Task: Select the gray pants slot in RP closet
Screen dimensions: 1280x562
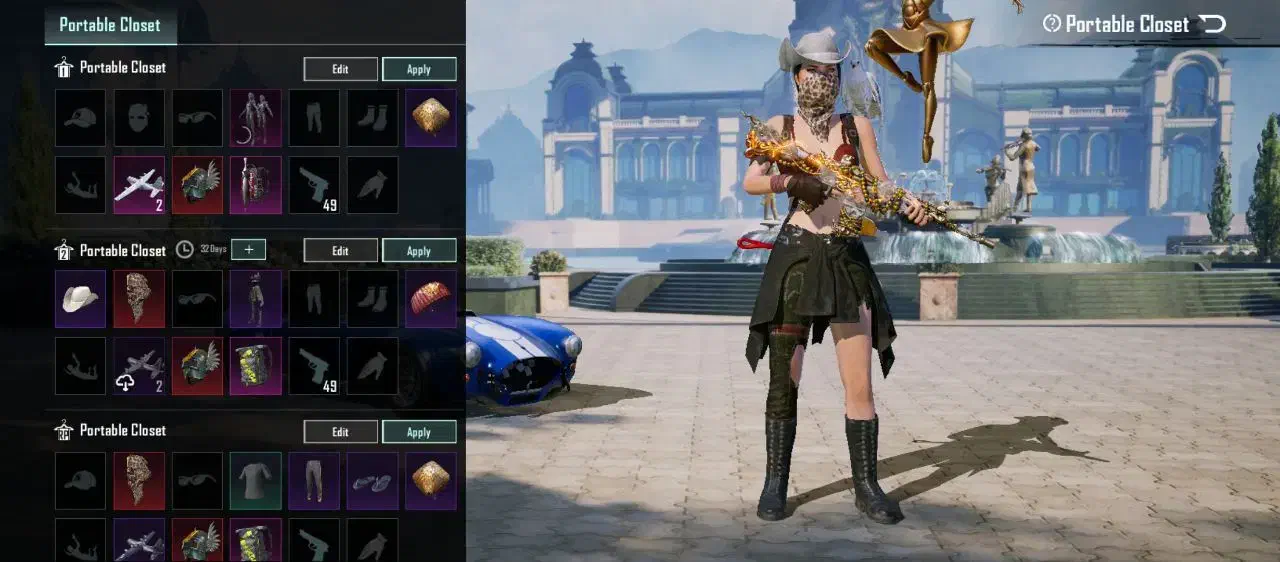Action: click(314, 481)
